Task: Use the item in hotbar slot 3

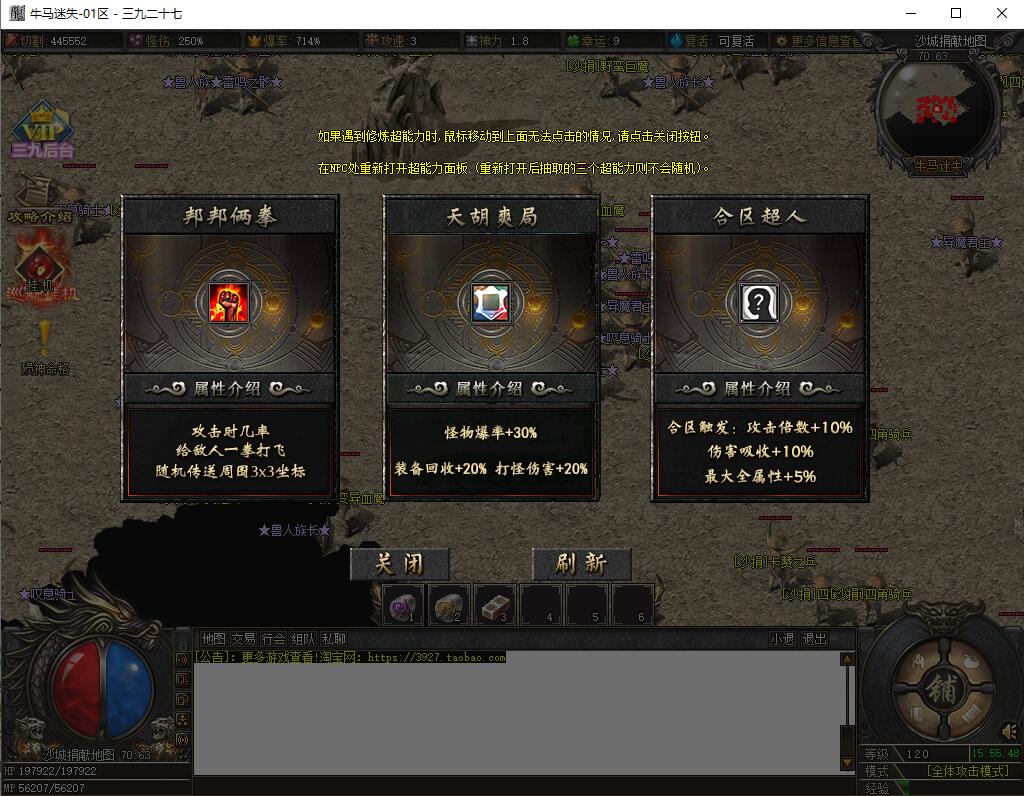Action: (495, 605)
